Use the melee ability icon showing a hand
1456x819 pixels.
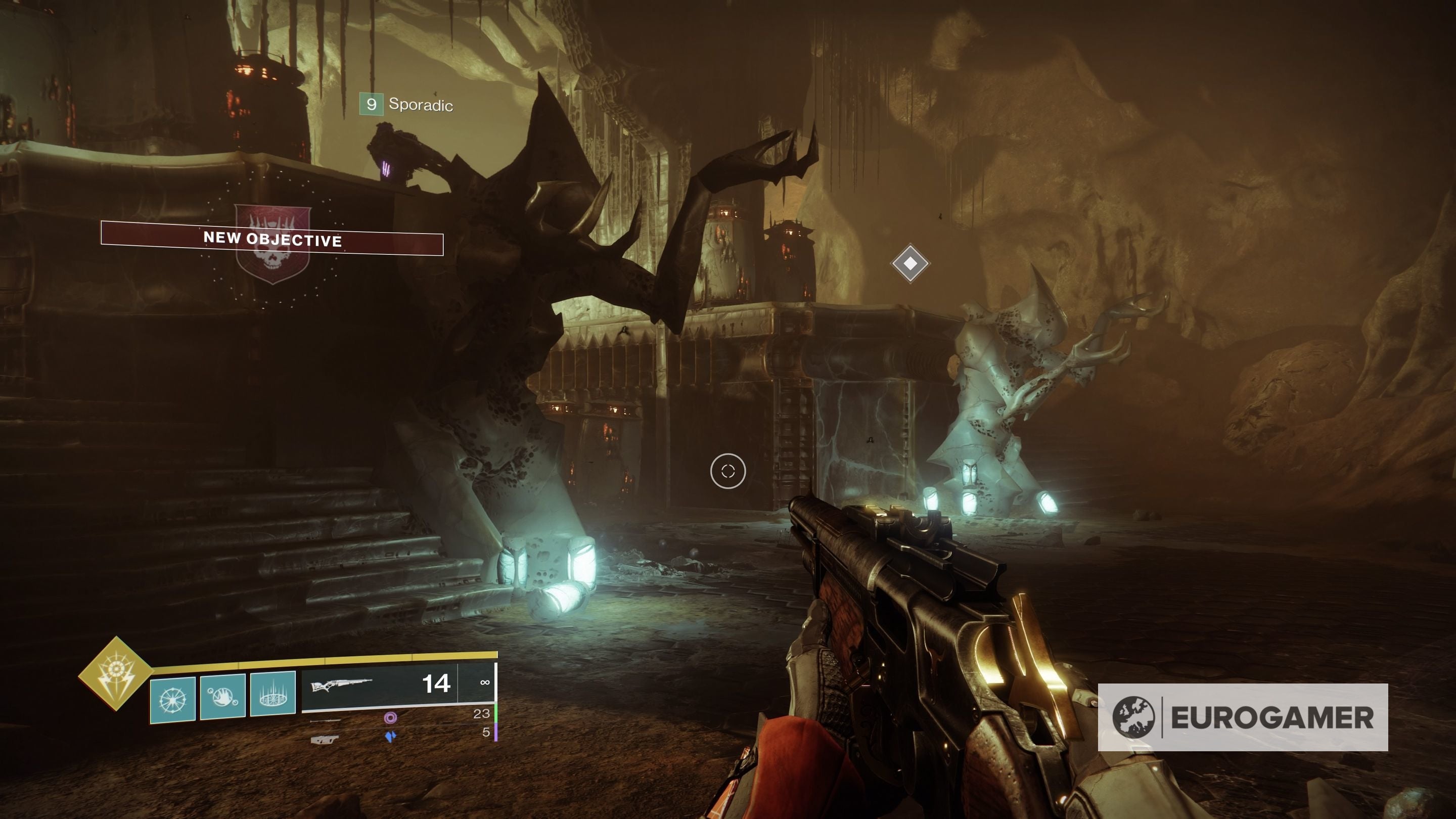[222, 696]
